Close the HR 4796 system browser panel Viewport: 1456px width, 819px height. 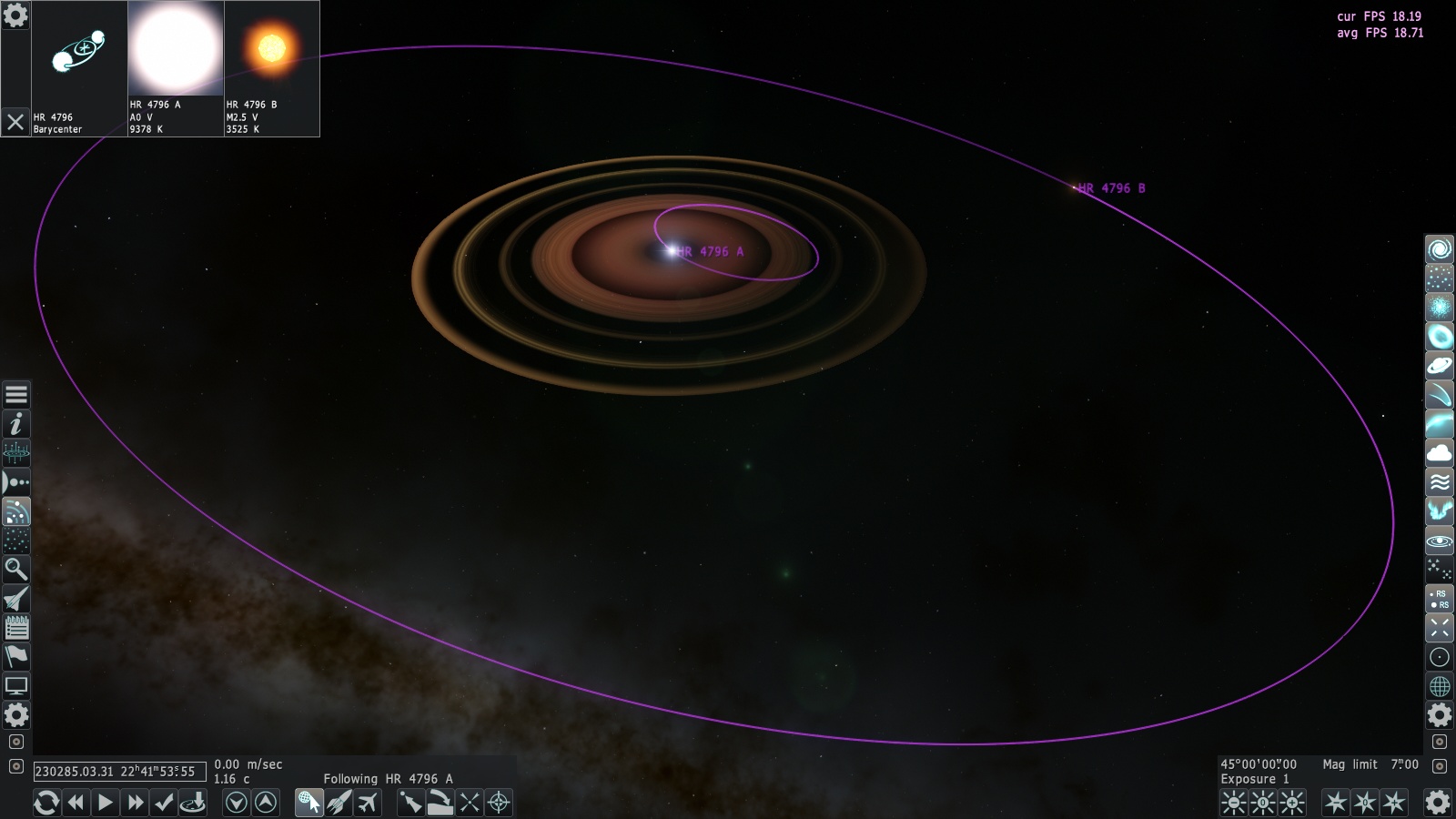[15, 122]
